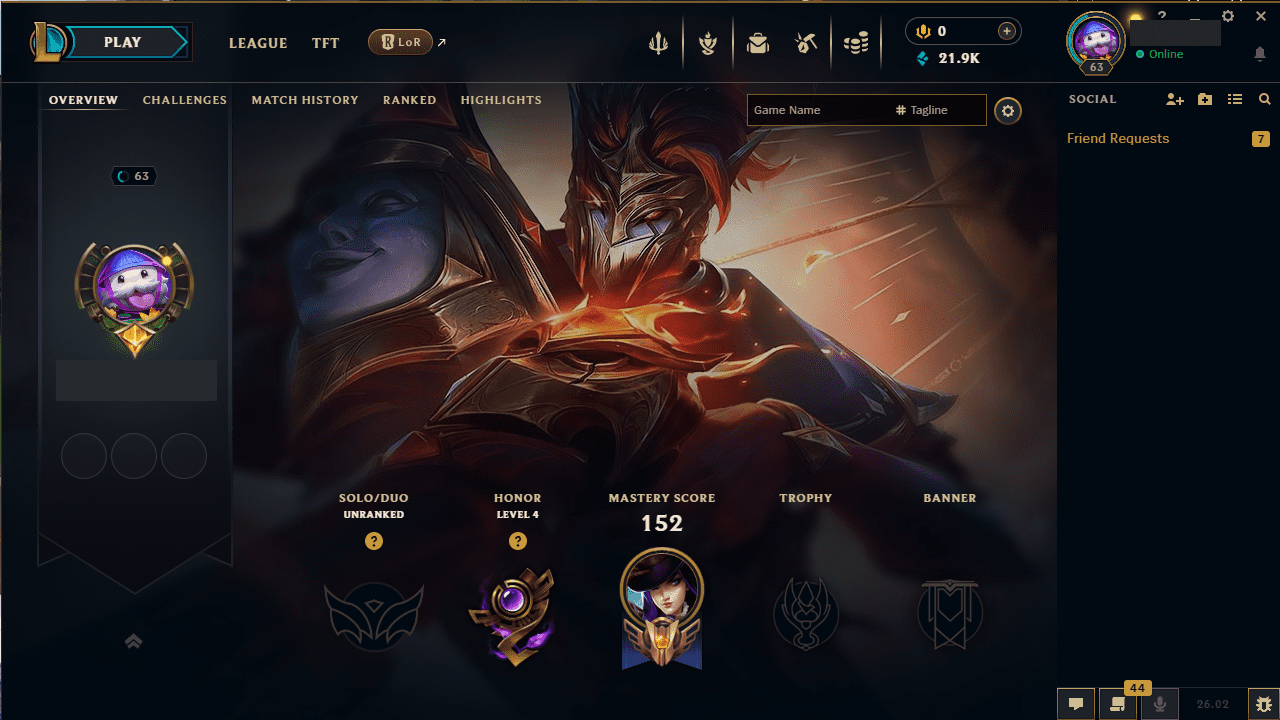
Task: Open chat with the speech bubble icon
Action: (x=1075, y=704)
